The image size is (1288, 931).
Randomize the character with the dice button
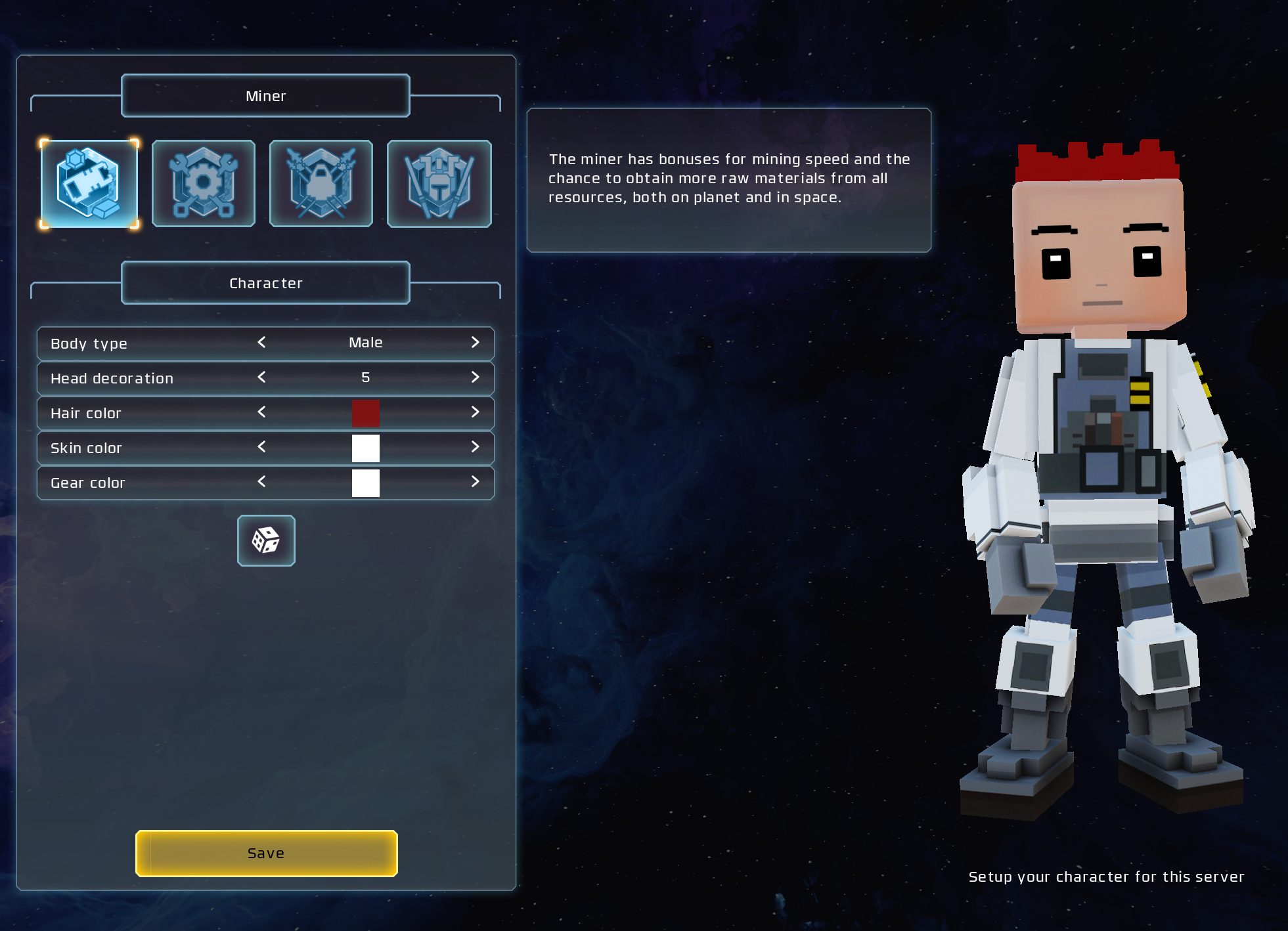coord(266,540)
